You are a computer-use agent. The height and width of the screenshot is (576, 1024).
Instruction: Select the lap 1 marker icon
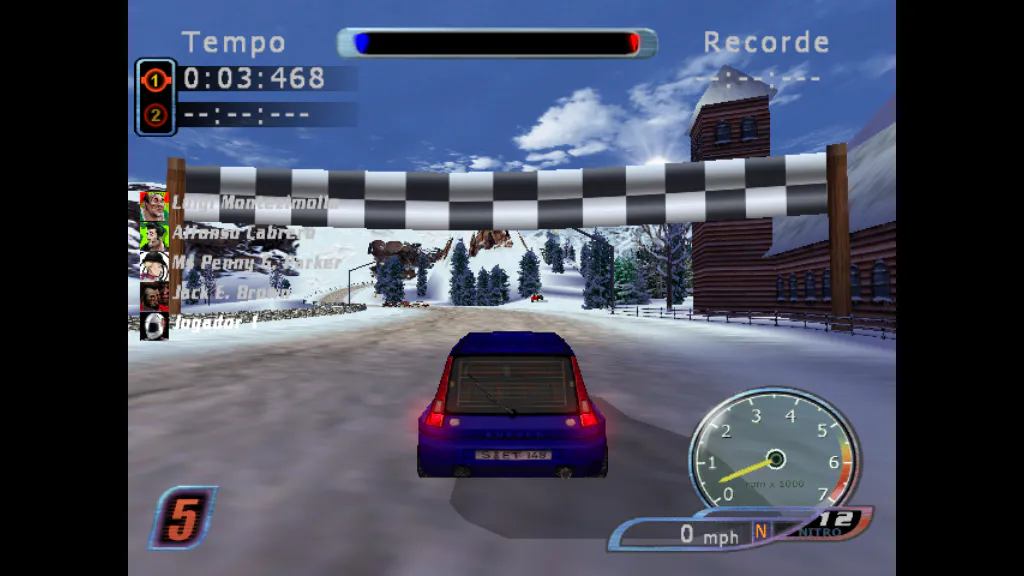[155, 79]
